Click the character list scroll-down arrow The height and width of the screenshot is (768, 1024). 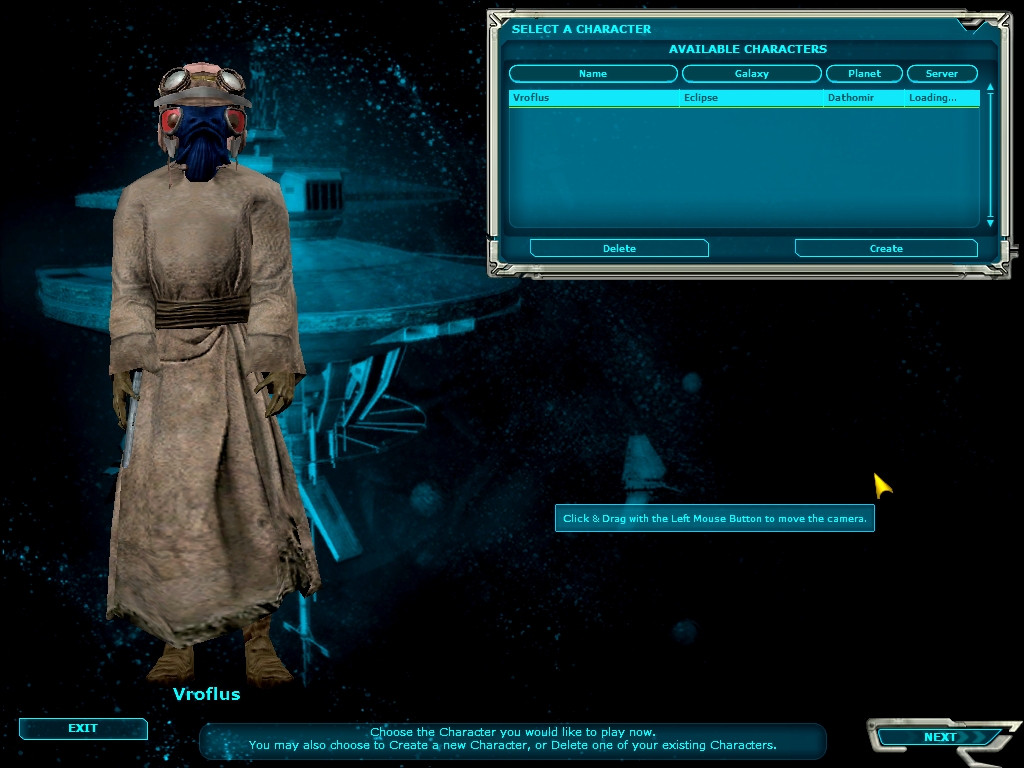(x=990, y=222)
